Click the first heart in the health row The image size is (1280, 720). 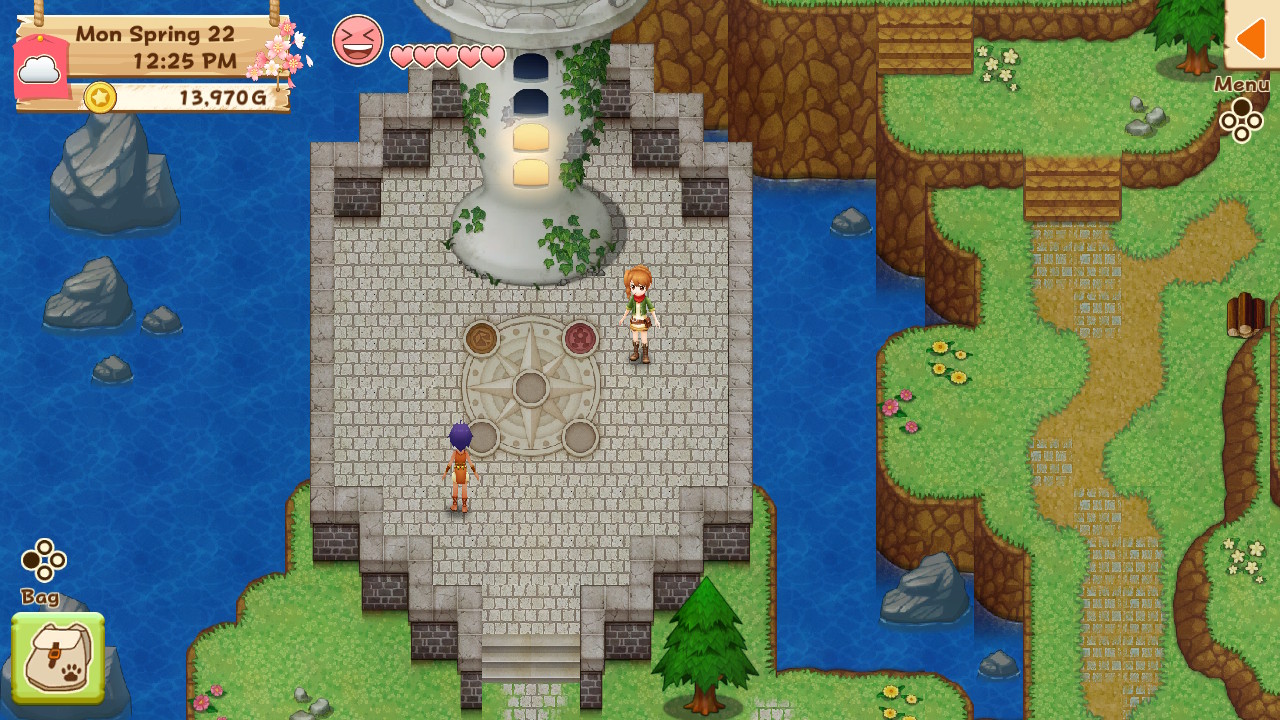pyautogui.click(x=400, y=57)
